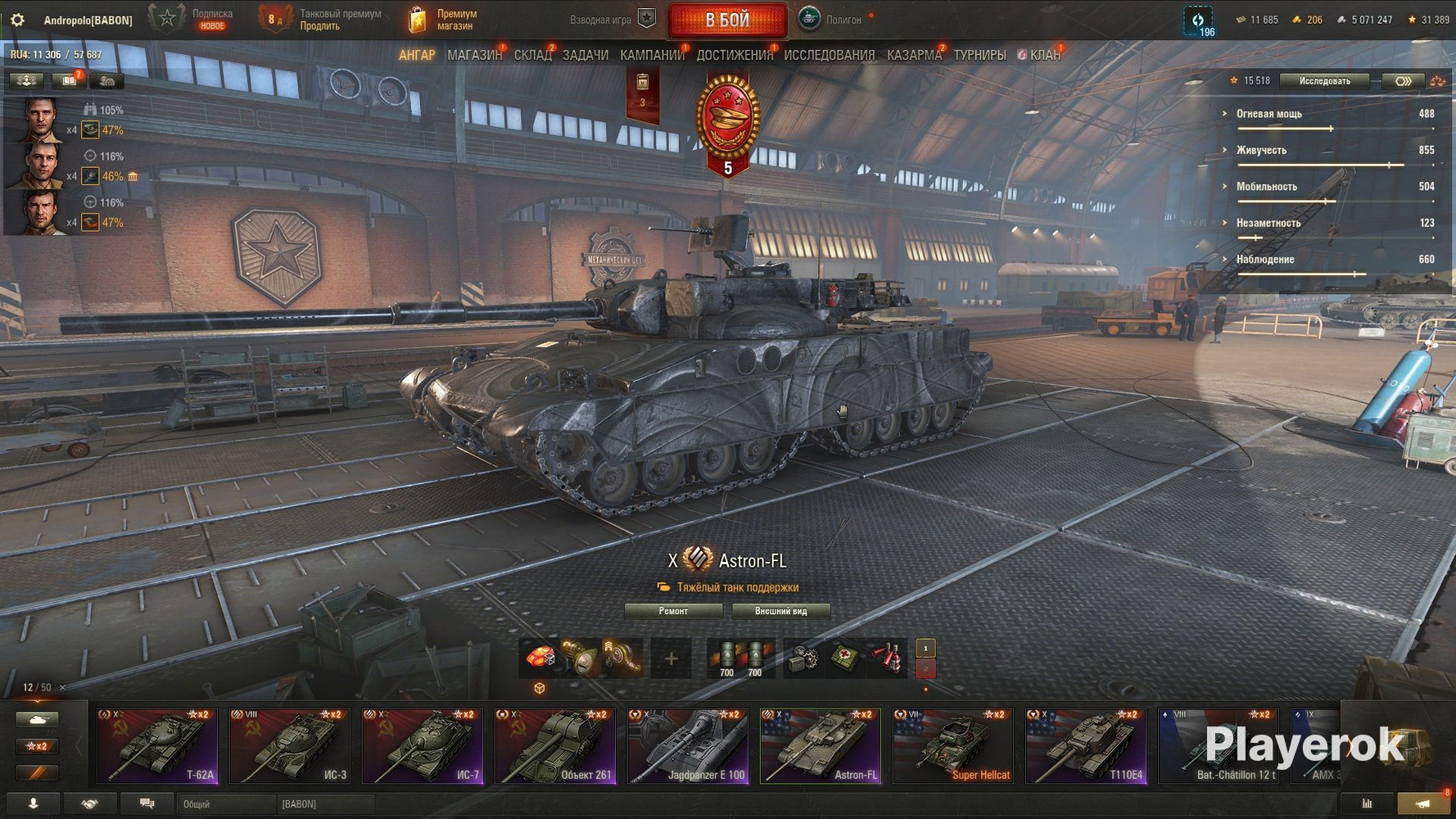This screenshot has height=819, width=1456.
Task: Click the Исследовать research button
Action: click(1324, 81)
